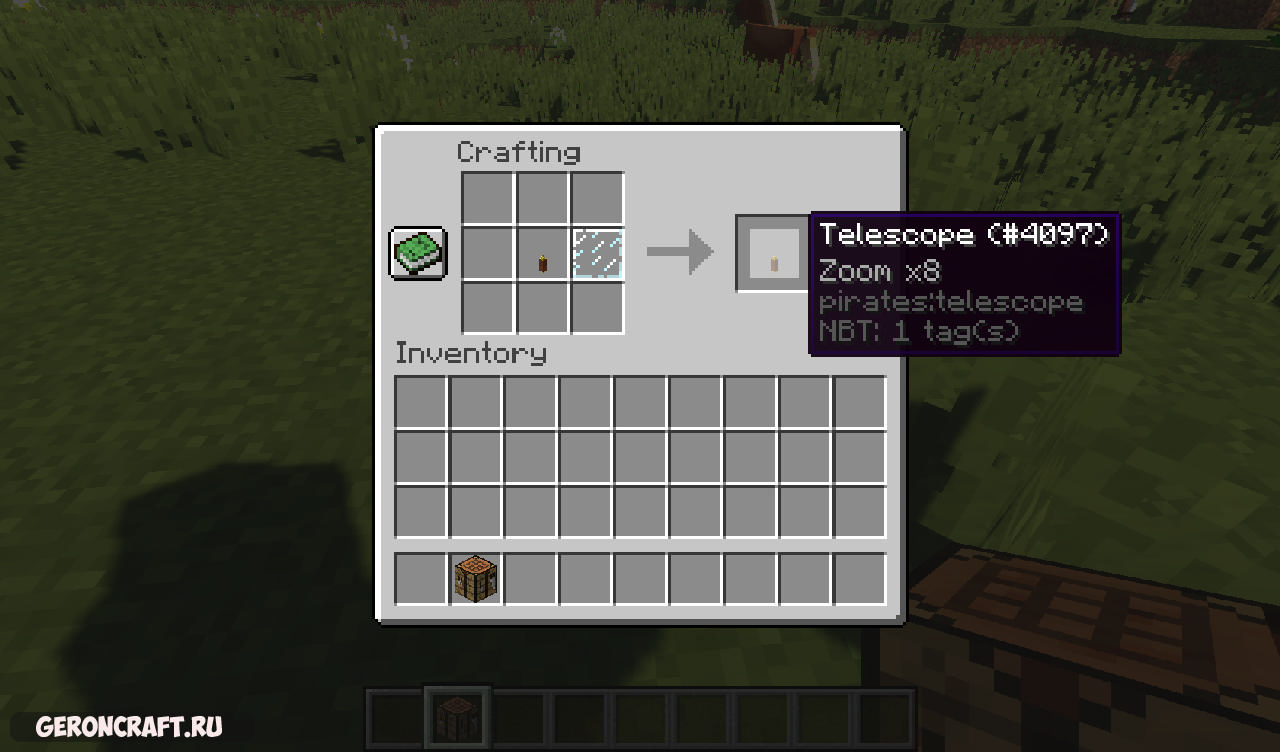Grab the crafting table from inventory hotbar

(x=475, y=579)
